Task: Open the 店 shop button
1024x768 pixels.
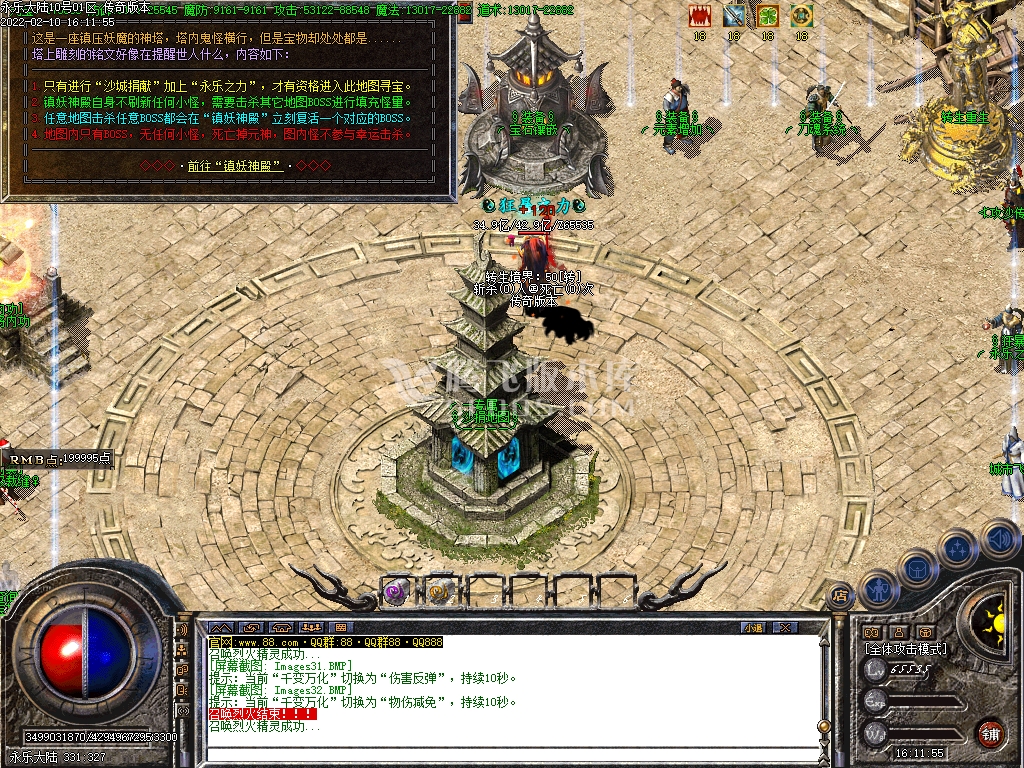Action: (x=839, y=594)
